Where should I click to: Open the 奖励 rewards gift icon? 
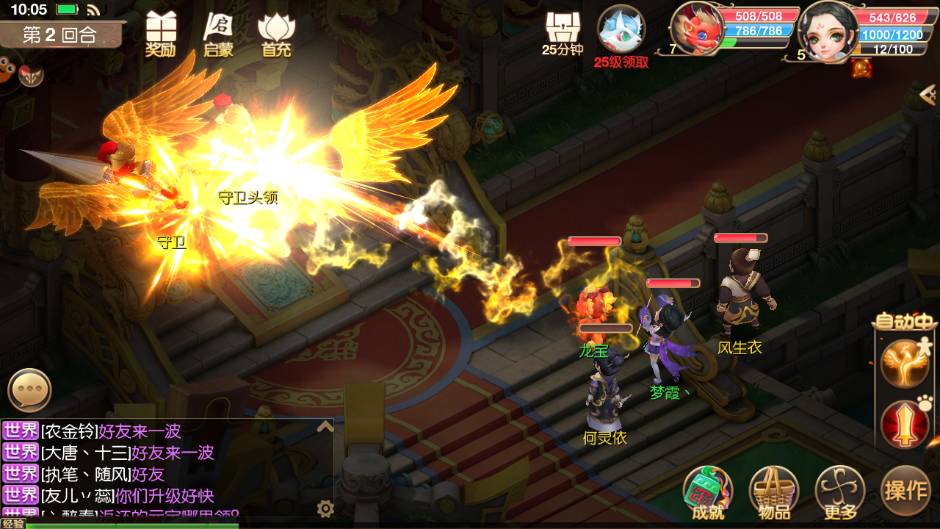[x=160, y=32]
